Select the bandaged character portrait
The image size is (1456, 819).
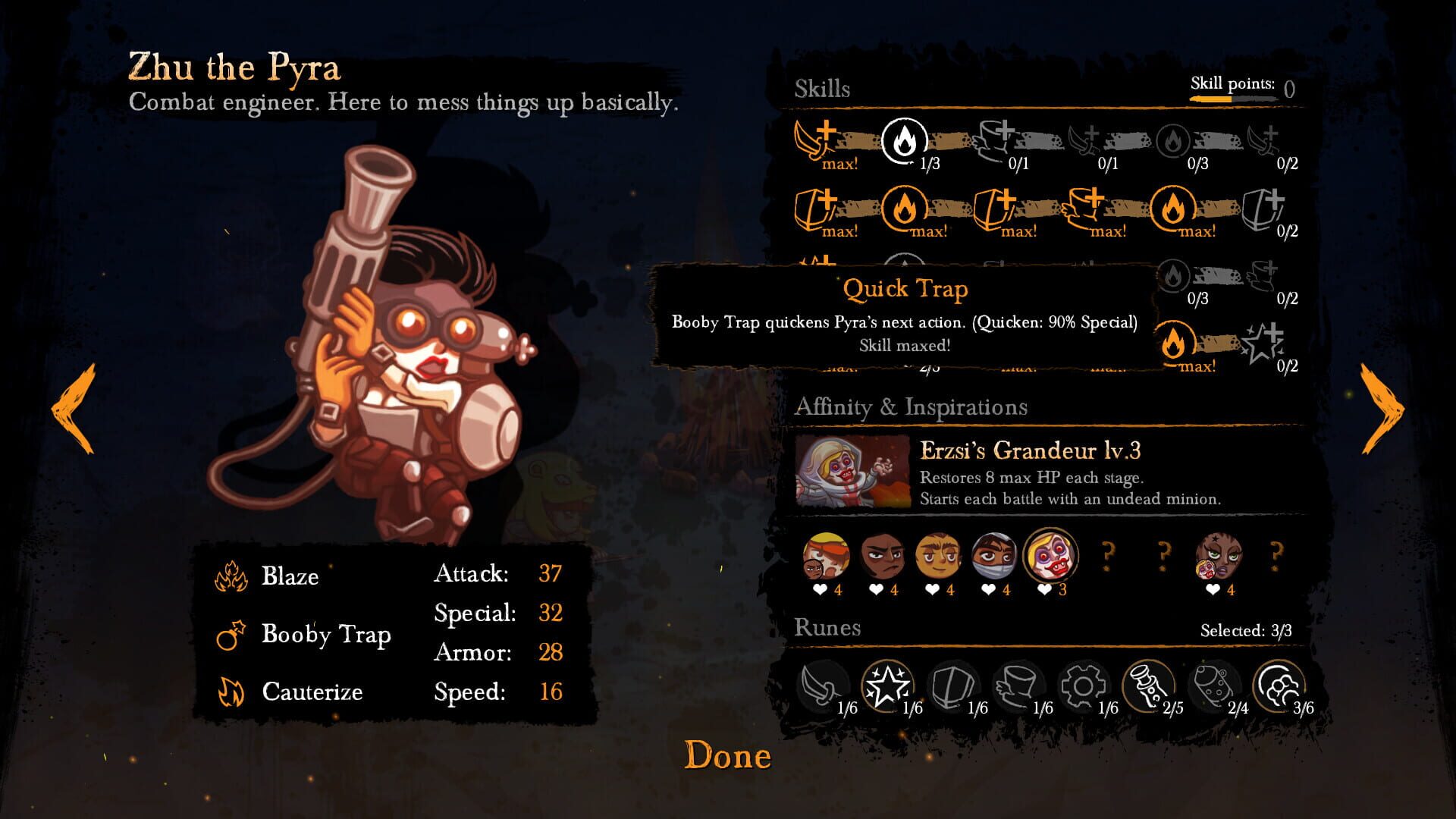pyautogui.click(x=996, y=557)
